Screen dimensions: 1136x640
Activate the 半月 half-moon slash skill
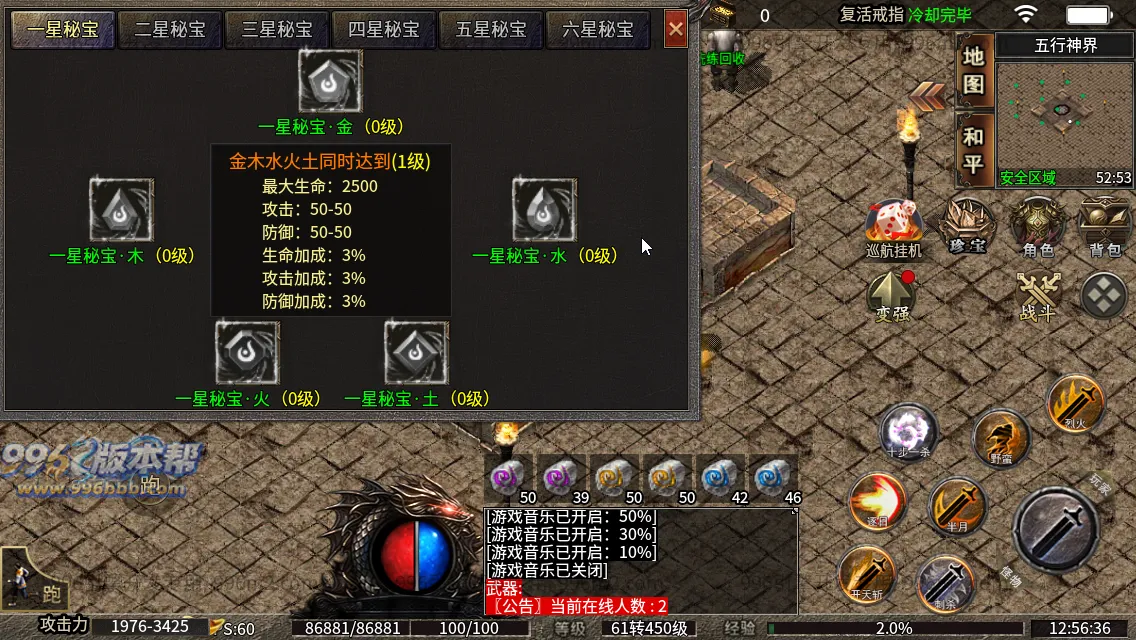(957, 507)
